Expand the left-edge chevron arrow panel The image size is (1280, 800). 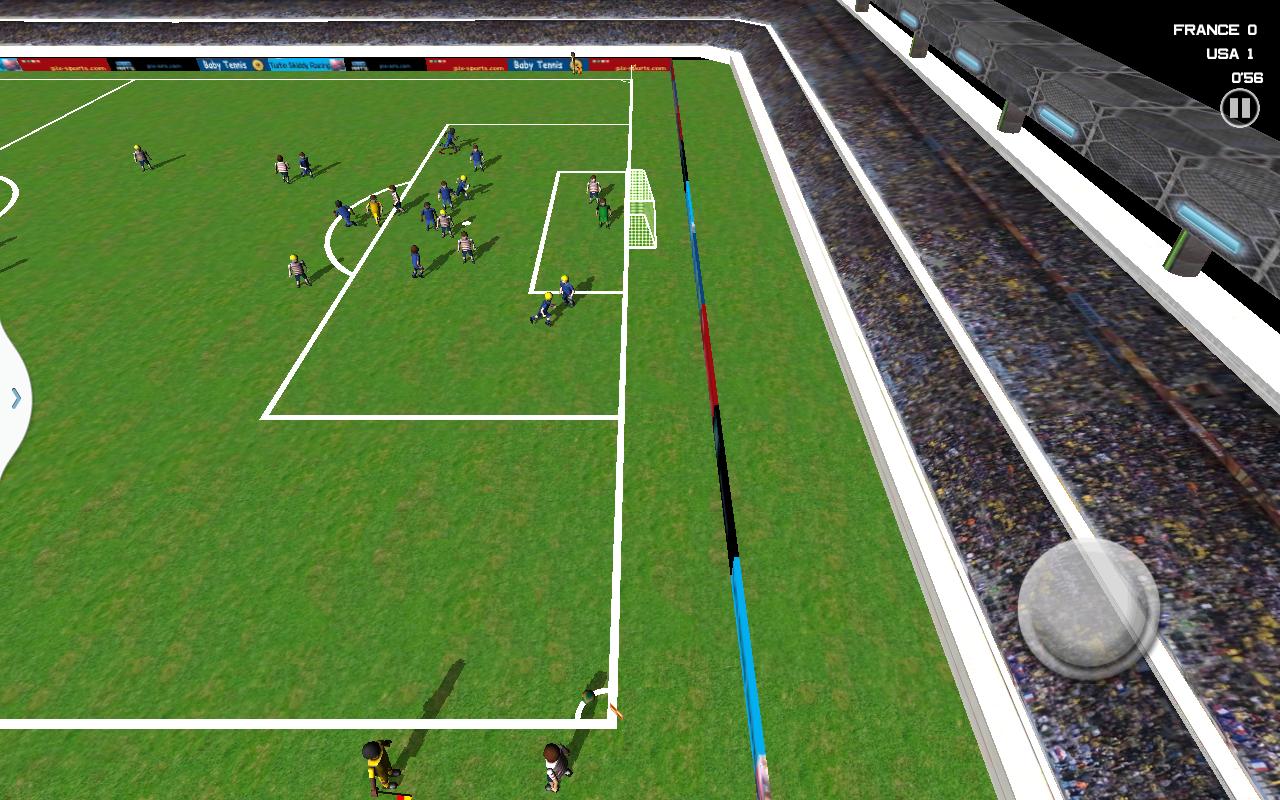[x=14, y=398]
